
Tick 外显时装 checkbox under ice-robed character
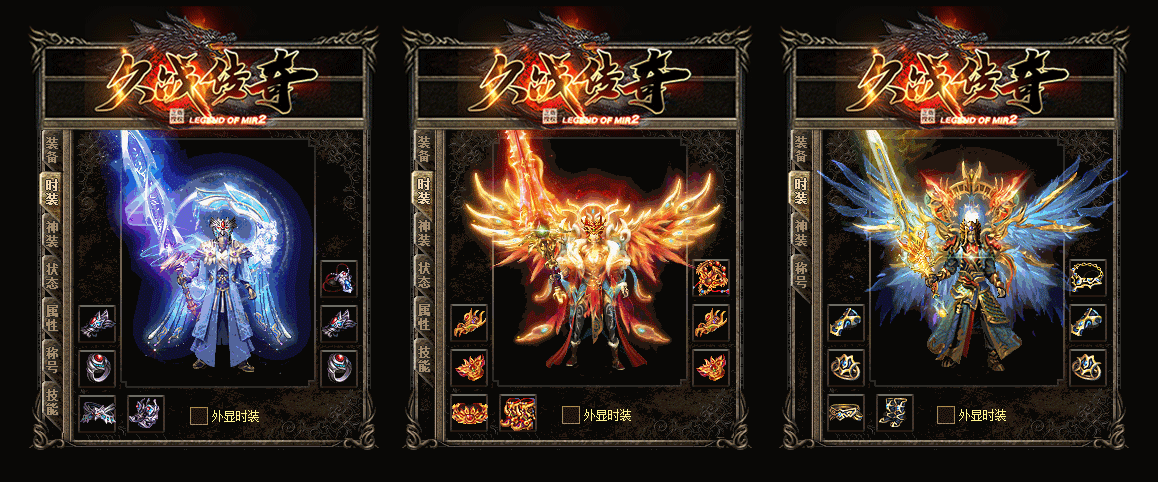[x=198, y=415]
